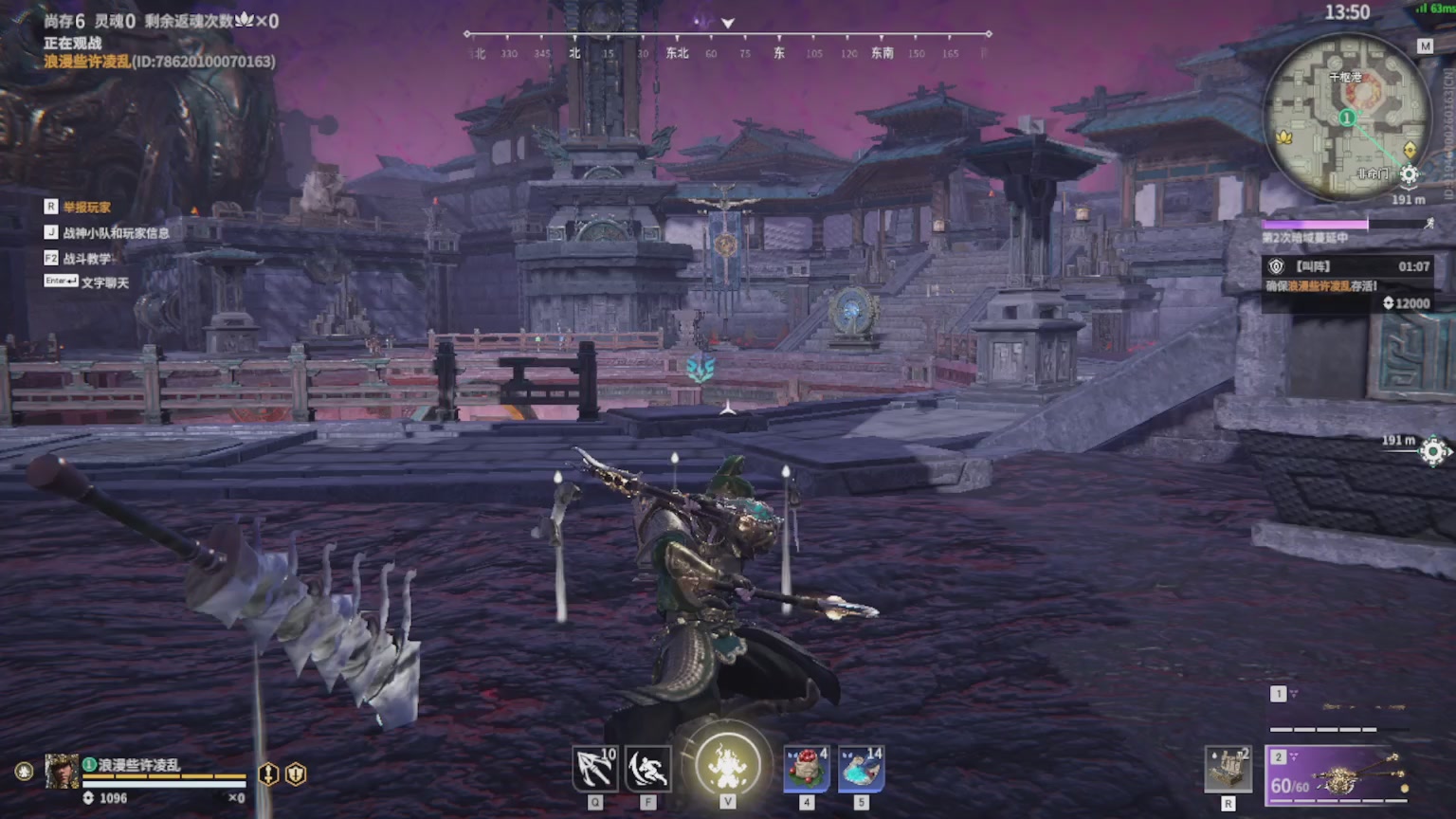1456x819 pixels.
Task: Select the grappling hook skill icon
Action: (x=595, y=769)
